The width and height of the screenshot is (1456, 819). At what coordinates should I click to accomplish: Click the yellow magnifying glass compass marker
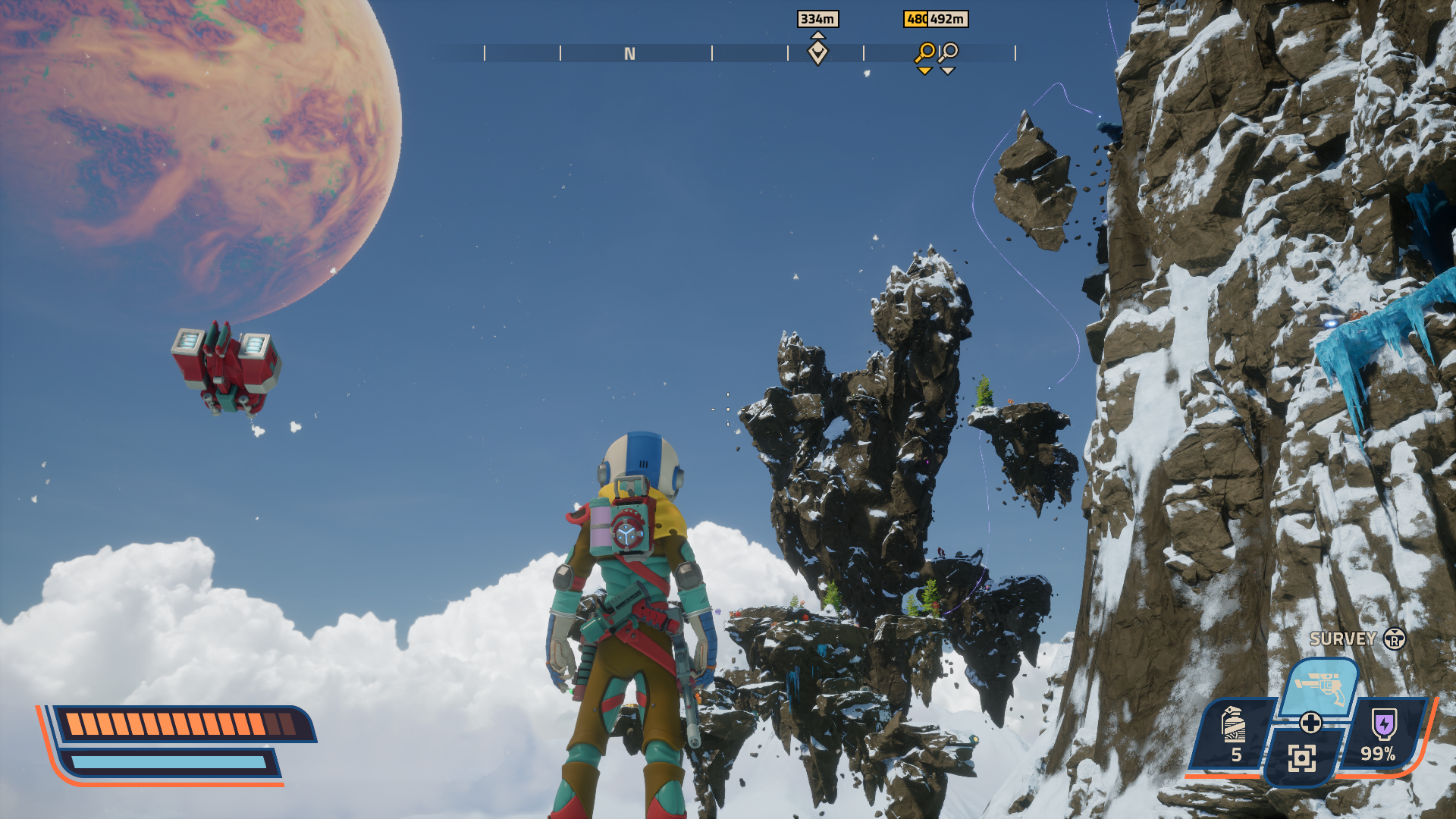pos(925,53)
